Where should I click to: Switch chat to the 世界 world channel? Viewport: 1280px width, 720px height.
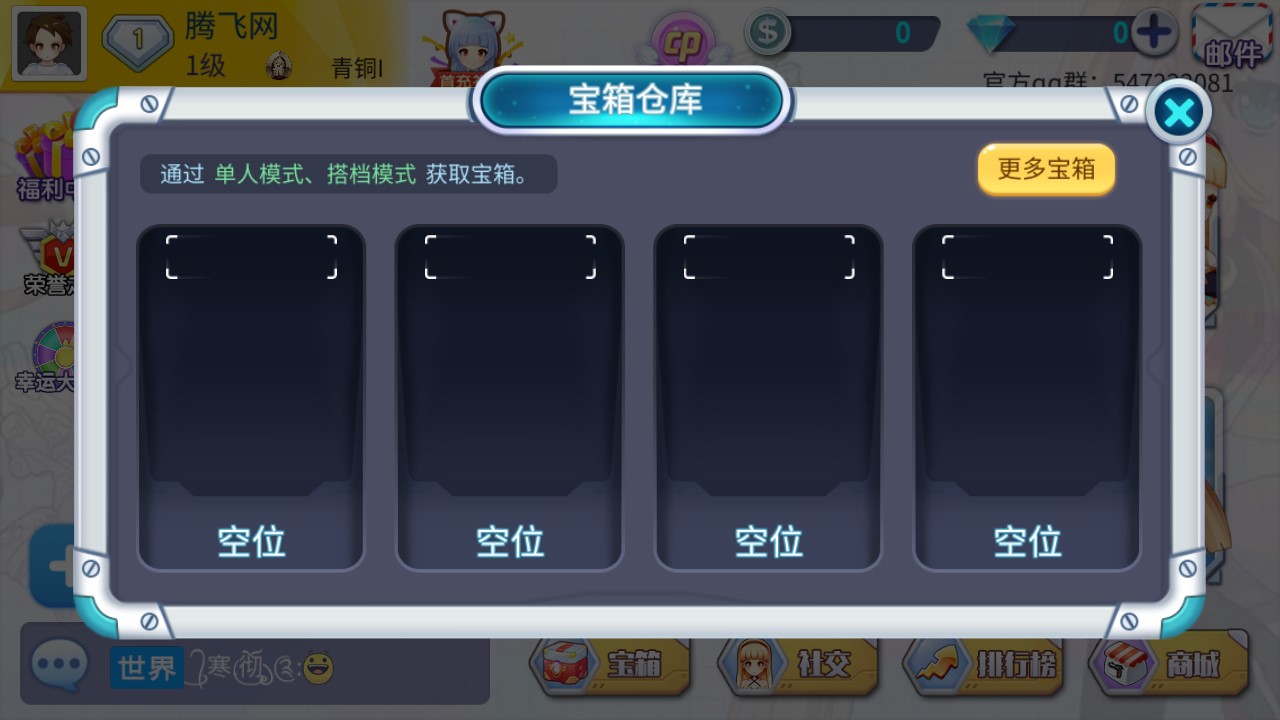(x=146, y=666)
